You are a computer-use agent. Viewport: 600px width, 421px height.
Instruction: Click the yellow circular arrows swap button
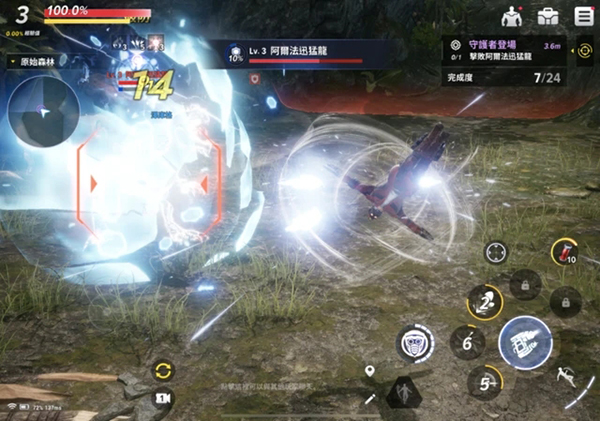point(162,371)
